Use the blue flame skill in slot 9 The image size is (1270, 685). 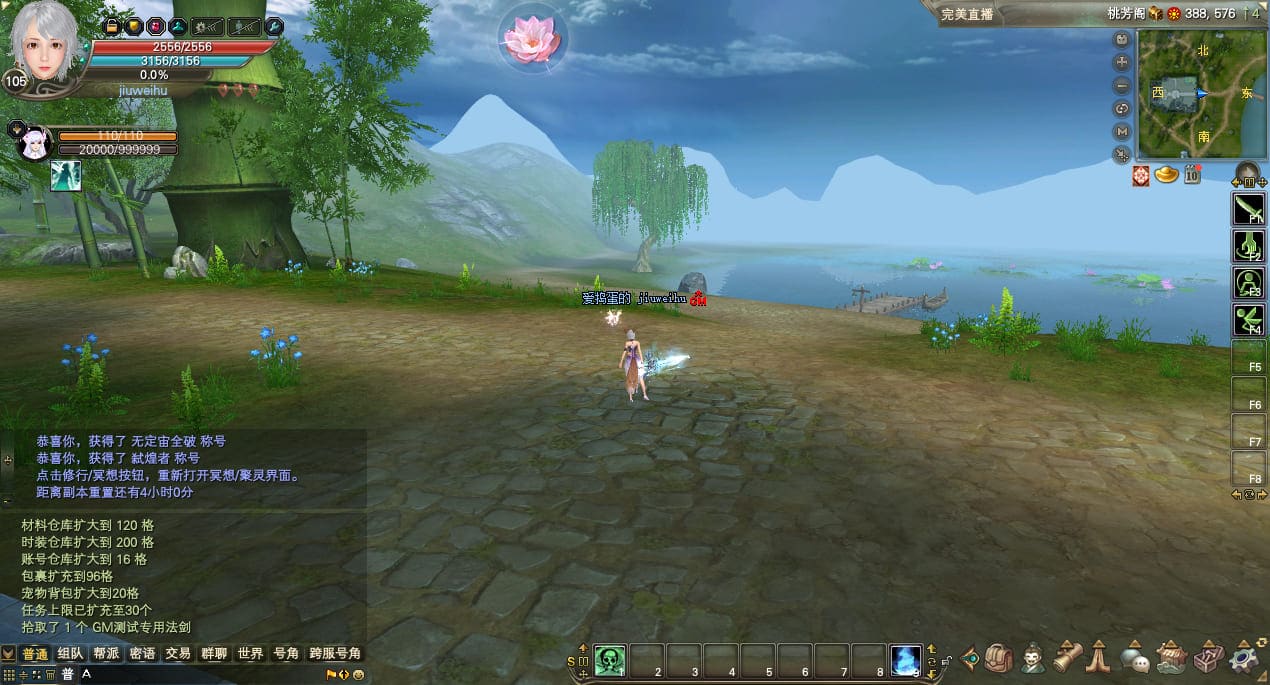pos(906,660)
